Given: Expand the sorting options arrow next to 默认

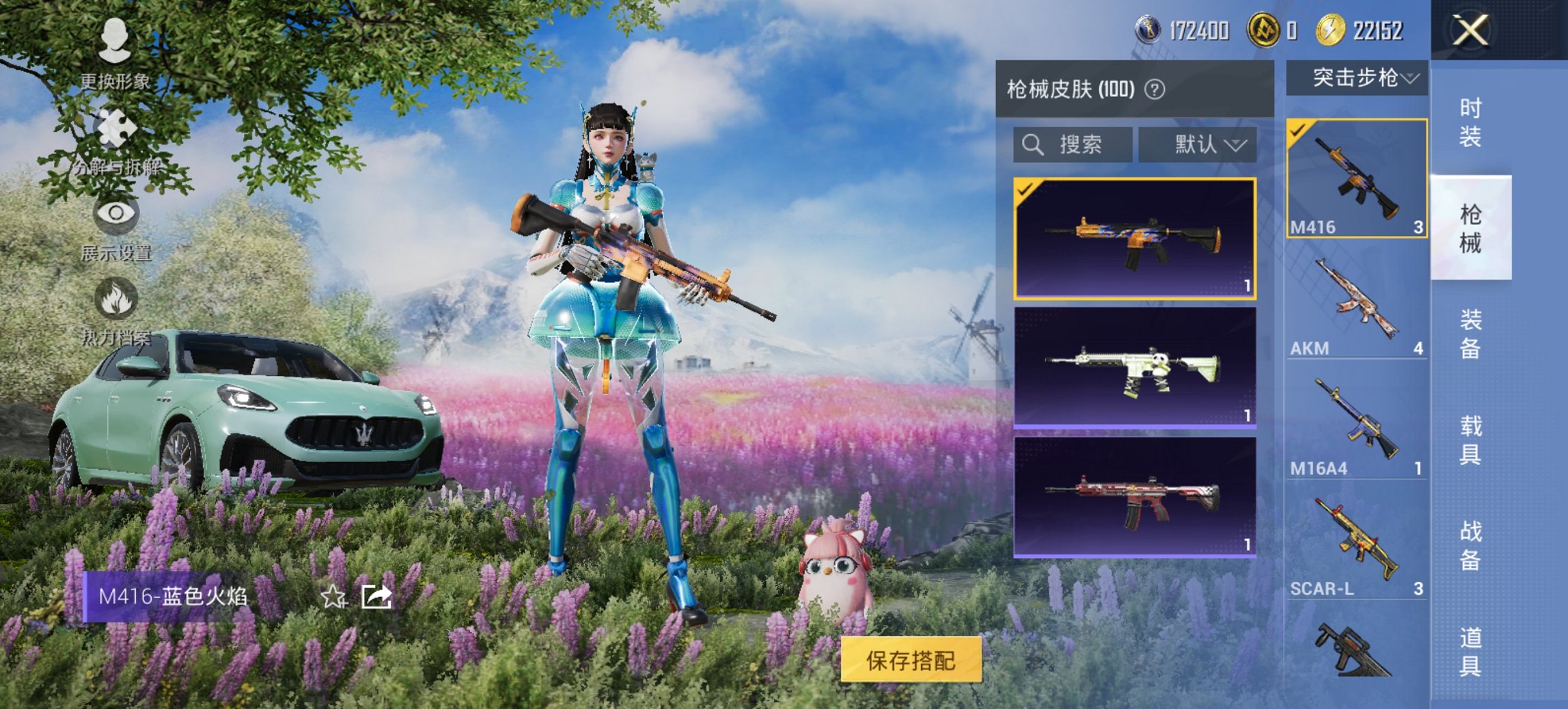Looking at the screenshot, I should 1238,145.
